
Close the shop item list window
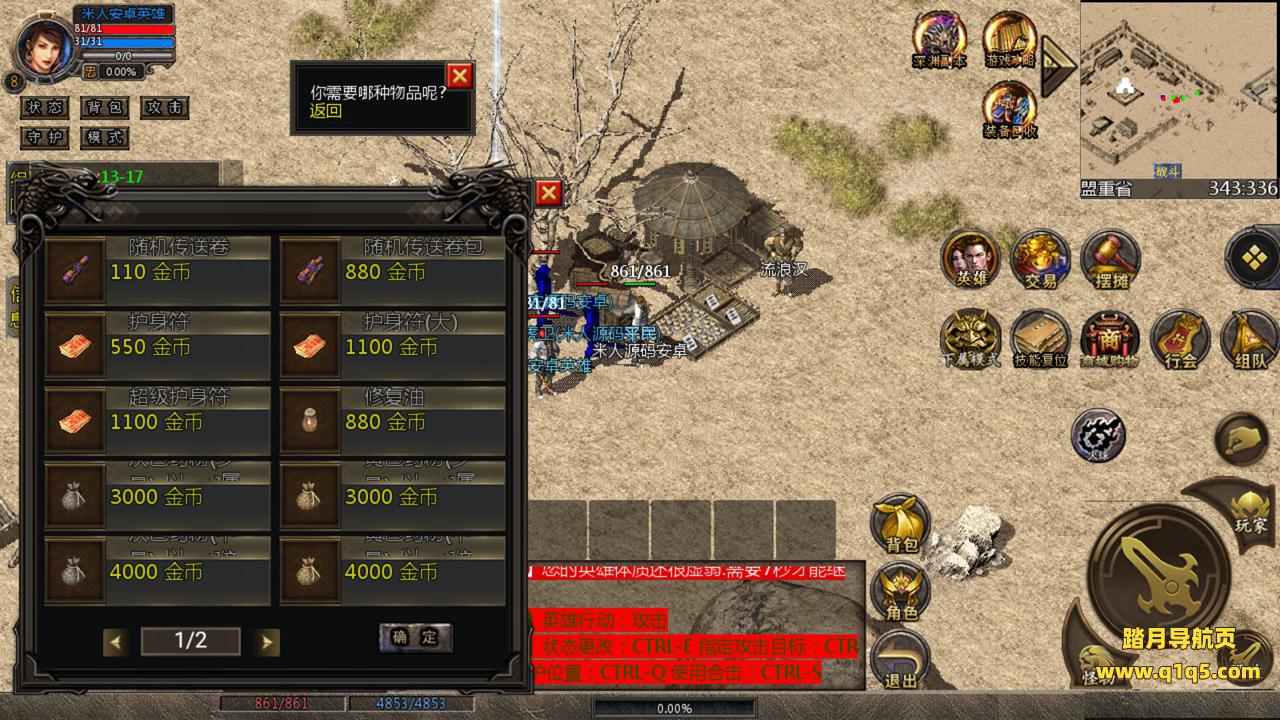coord(548,193)
